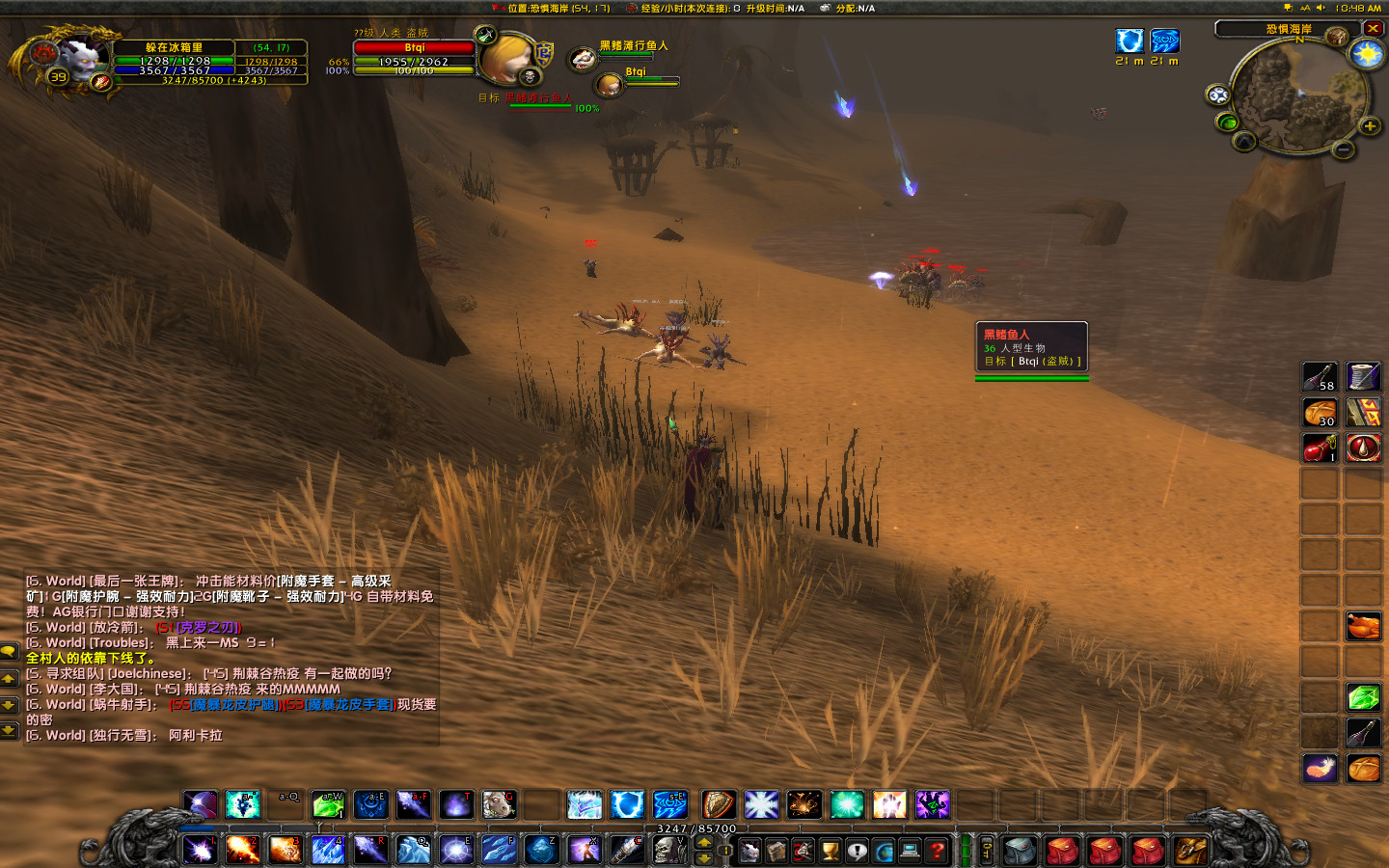
Task: Click the action bar page-up arrow
Action: coord(702,843)
